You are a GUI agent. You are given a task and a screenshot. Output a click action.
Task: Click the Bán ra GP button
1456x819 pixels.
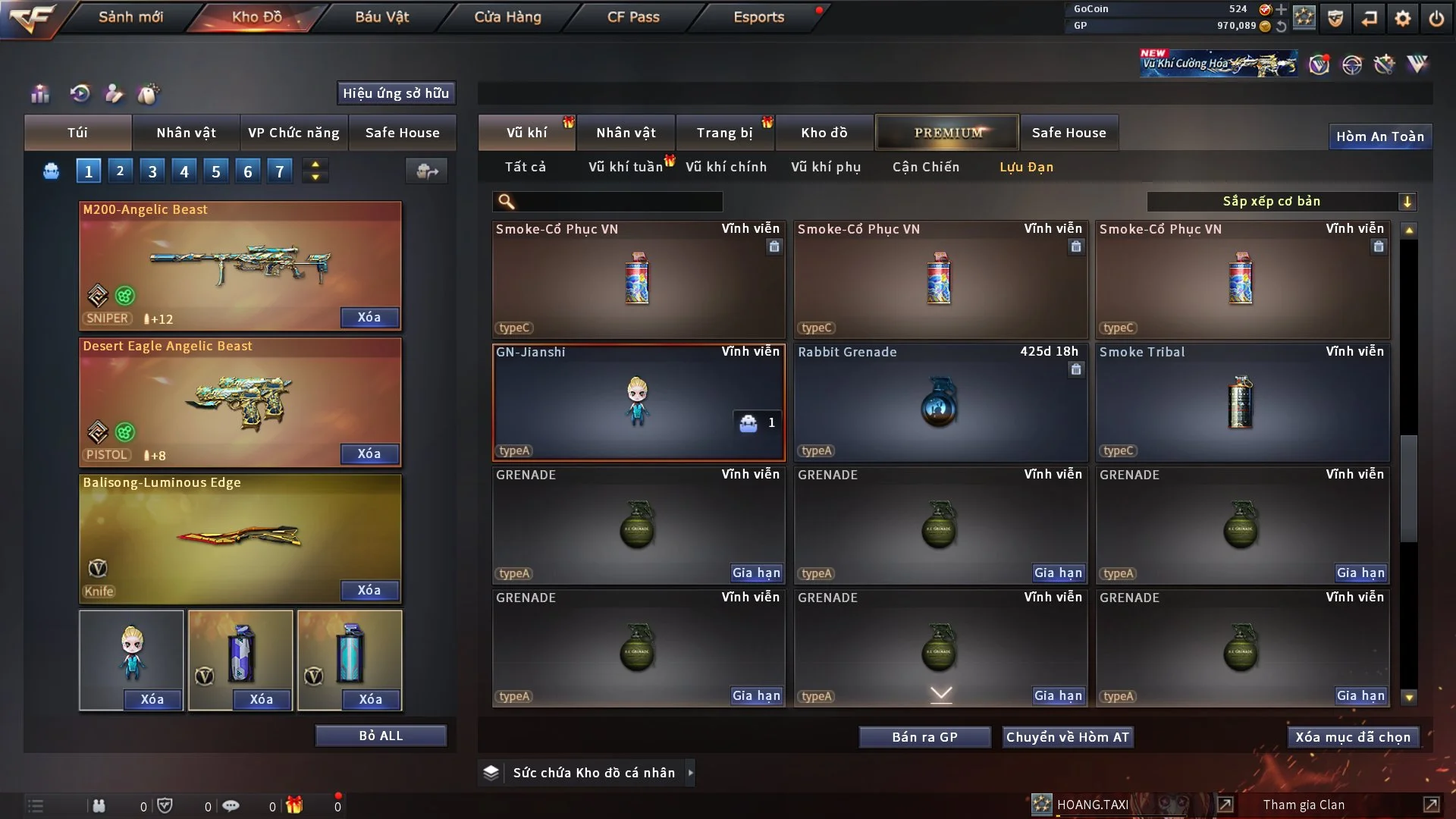(x=924, y=737)
